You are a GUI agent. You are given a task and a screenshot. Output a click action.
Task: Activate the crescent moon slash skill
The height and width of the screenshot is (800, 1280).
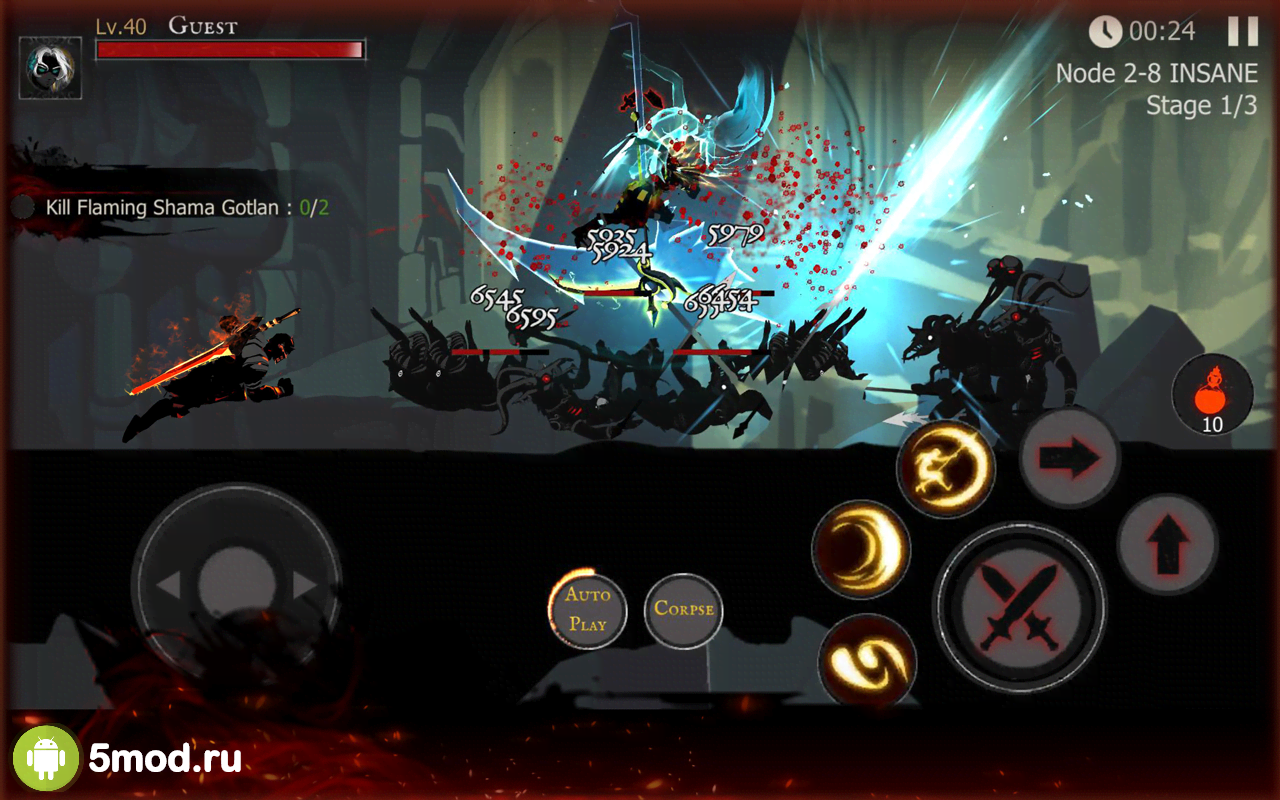[860, 550]
